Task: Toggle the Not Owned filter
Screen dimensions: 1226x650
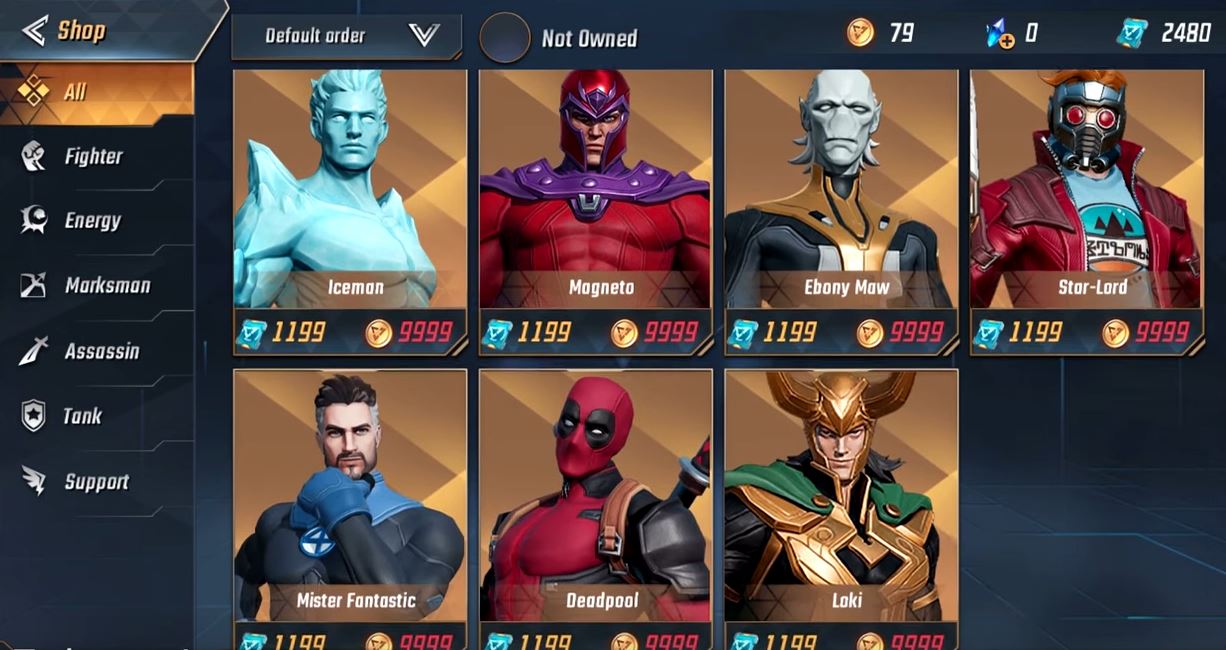Action: (505, 38)
